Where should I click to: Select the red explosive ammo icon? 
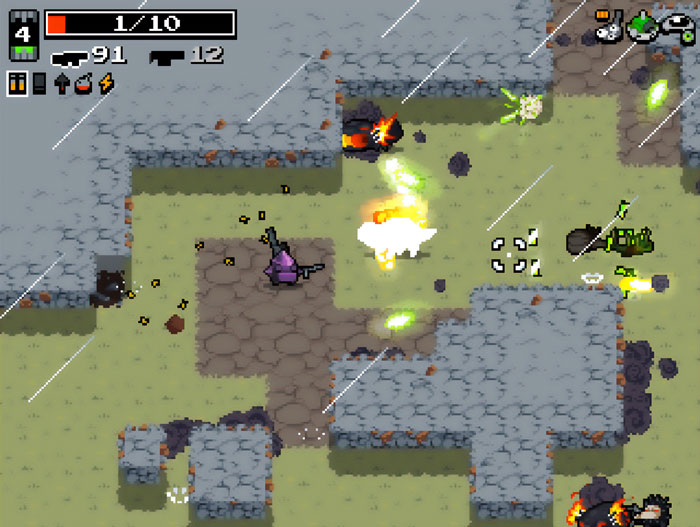[83, 83]
